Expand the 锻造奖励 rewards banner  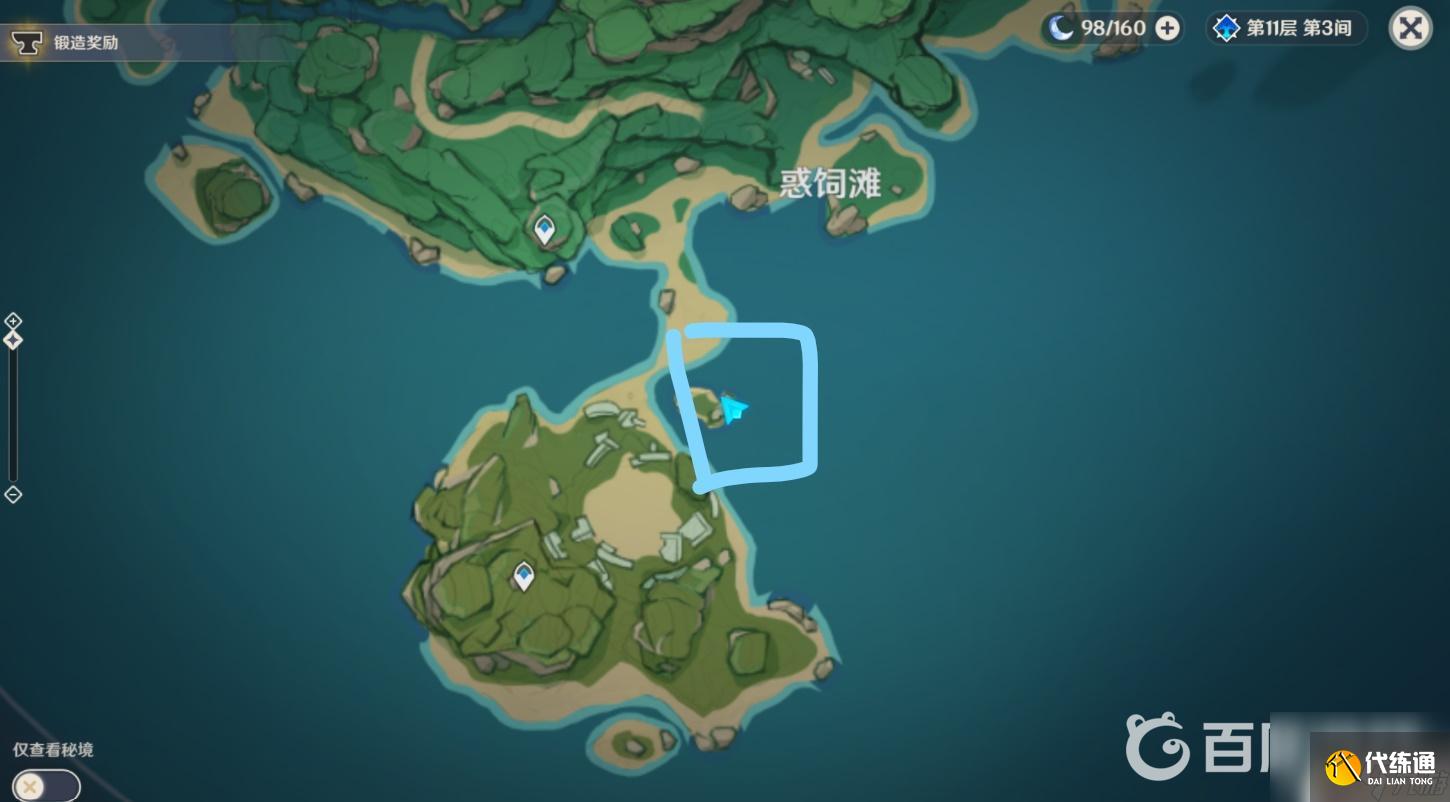pos(86,43)
